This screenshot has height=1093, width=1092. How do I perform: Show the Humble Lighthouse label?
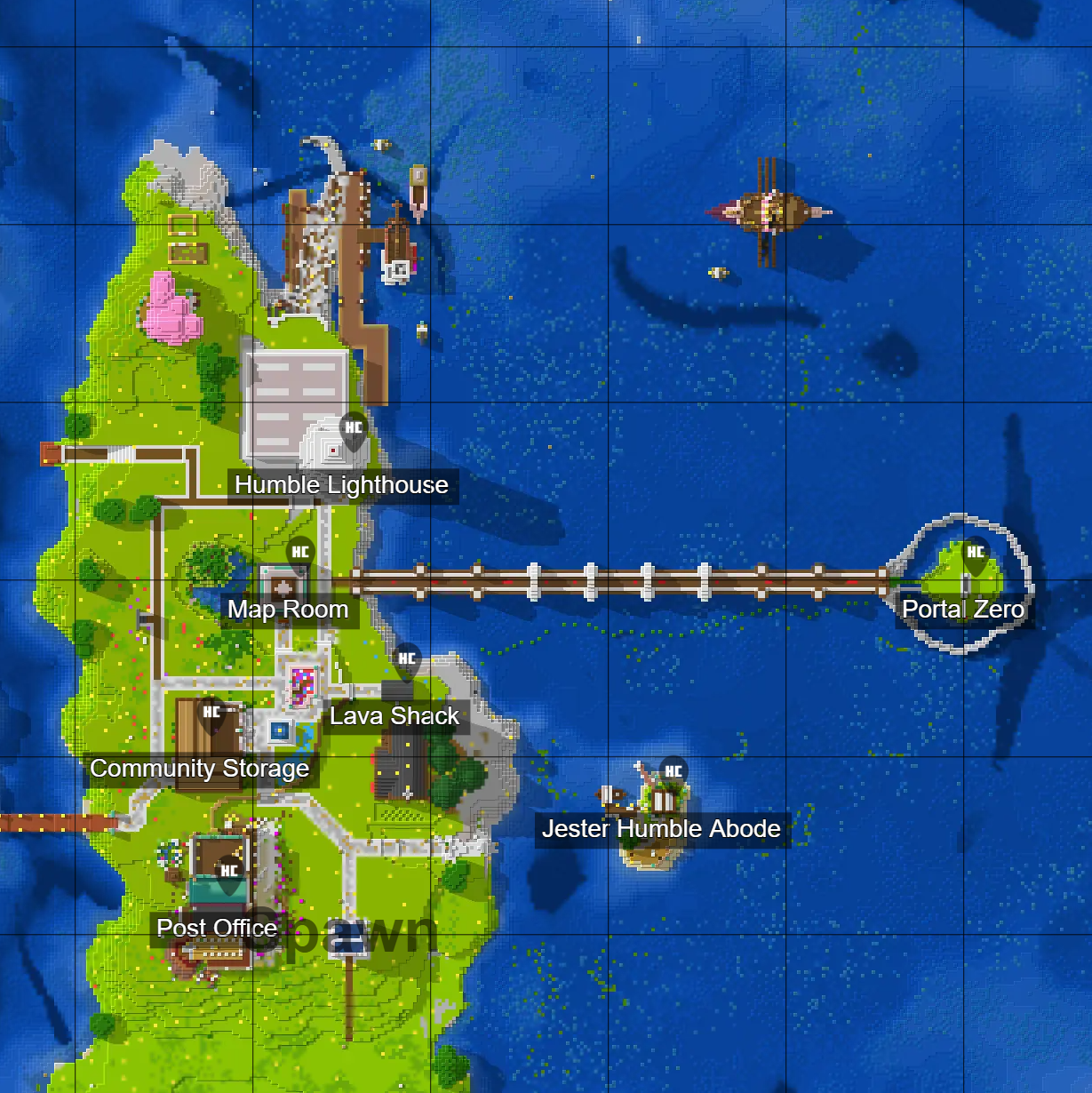(x=342, y=485)
